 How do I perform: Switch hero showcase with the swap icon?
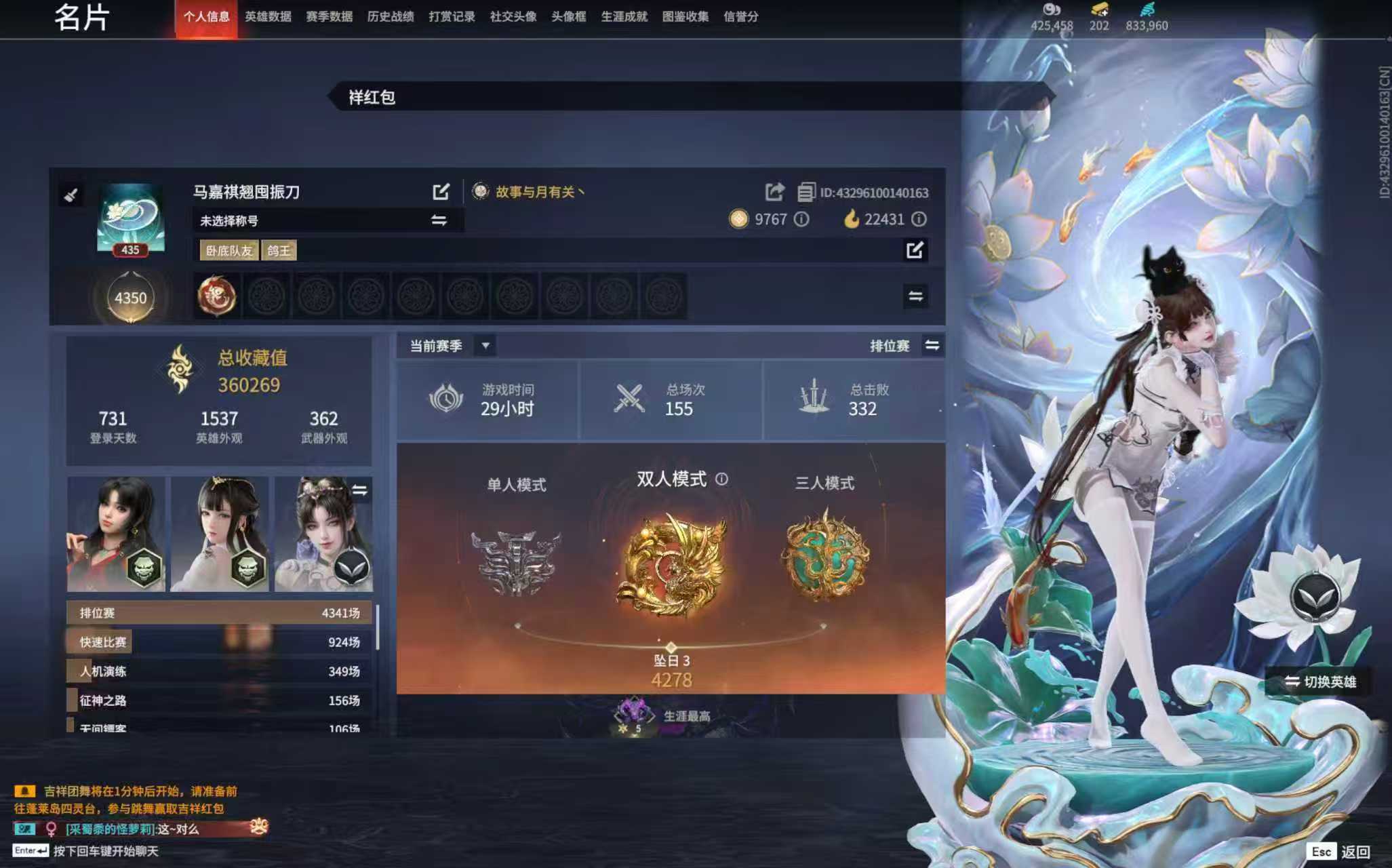pos(360,490)
